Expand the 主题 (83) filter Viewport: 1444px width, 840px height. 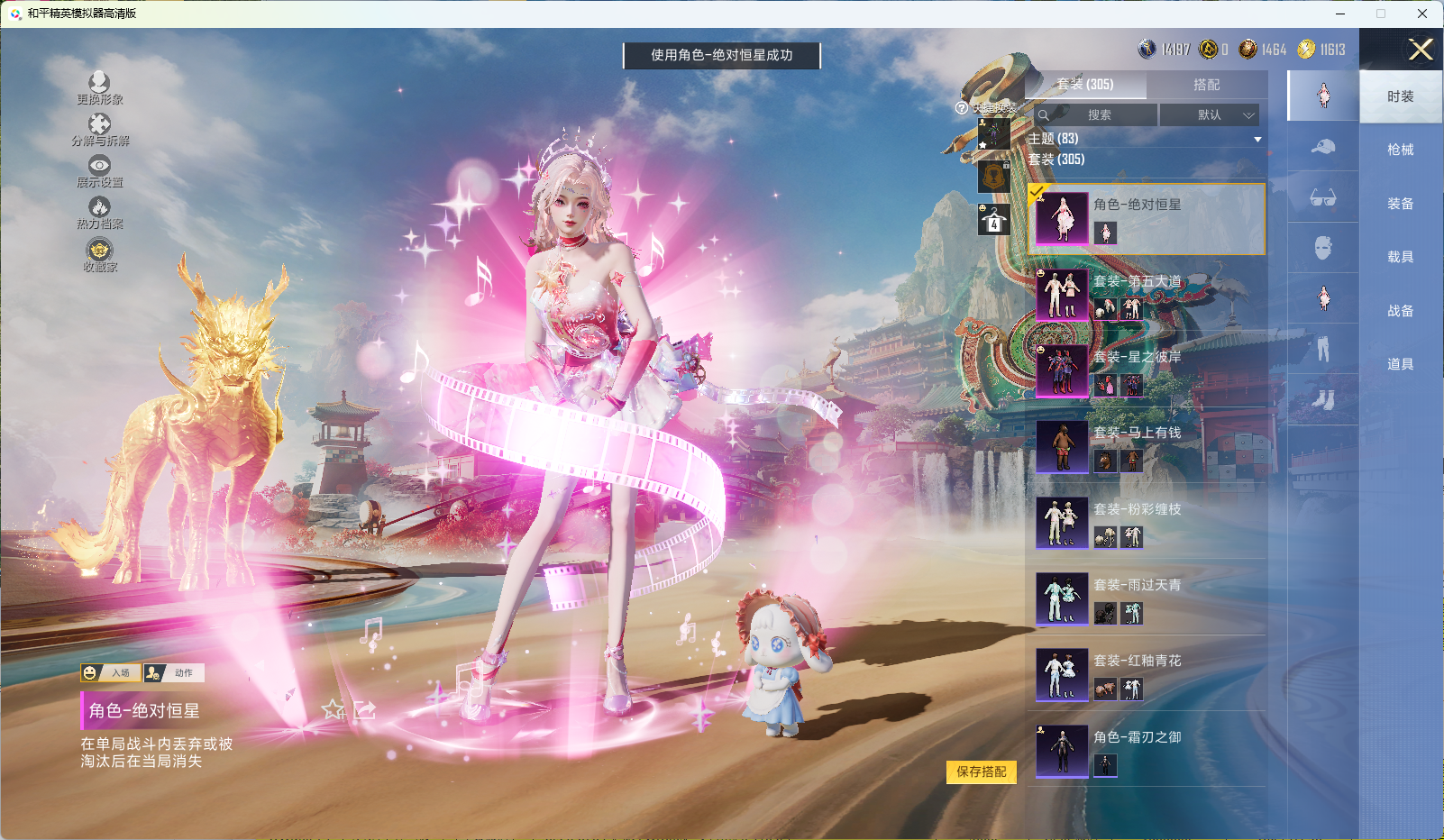(1257, 139)
